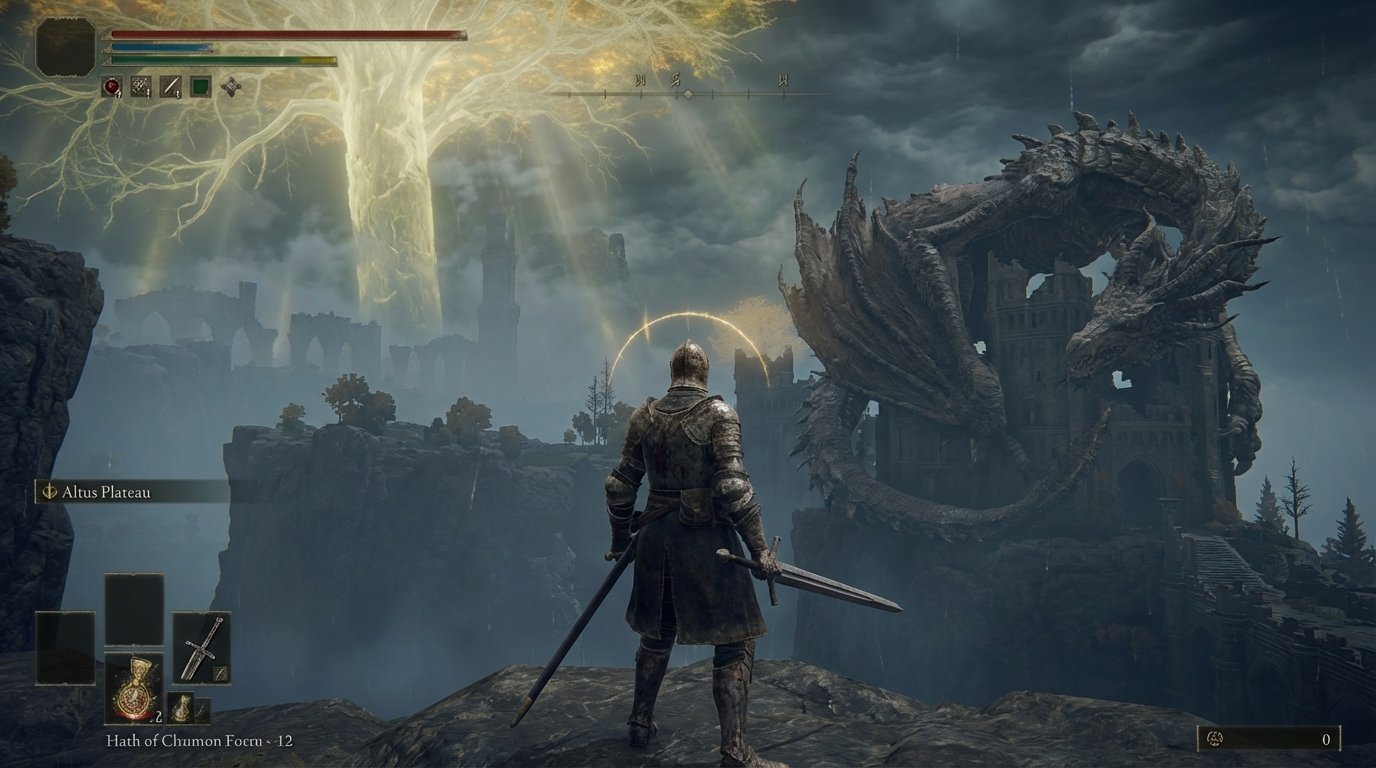Select the small whetstone icon beside the sword slot
Screen dimensions: 1376x768
click(x=219, y=672)
